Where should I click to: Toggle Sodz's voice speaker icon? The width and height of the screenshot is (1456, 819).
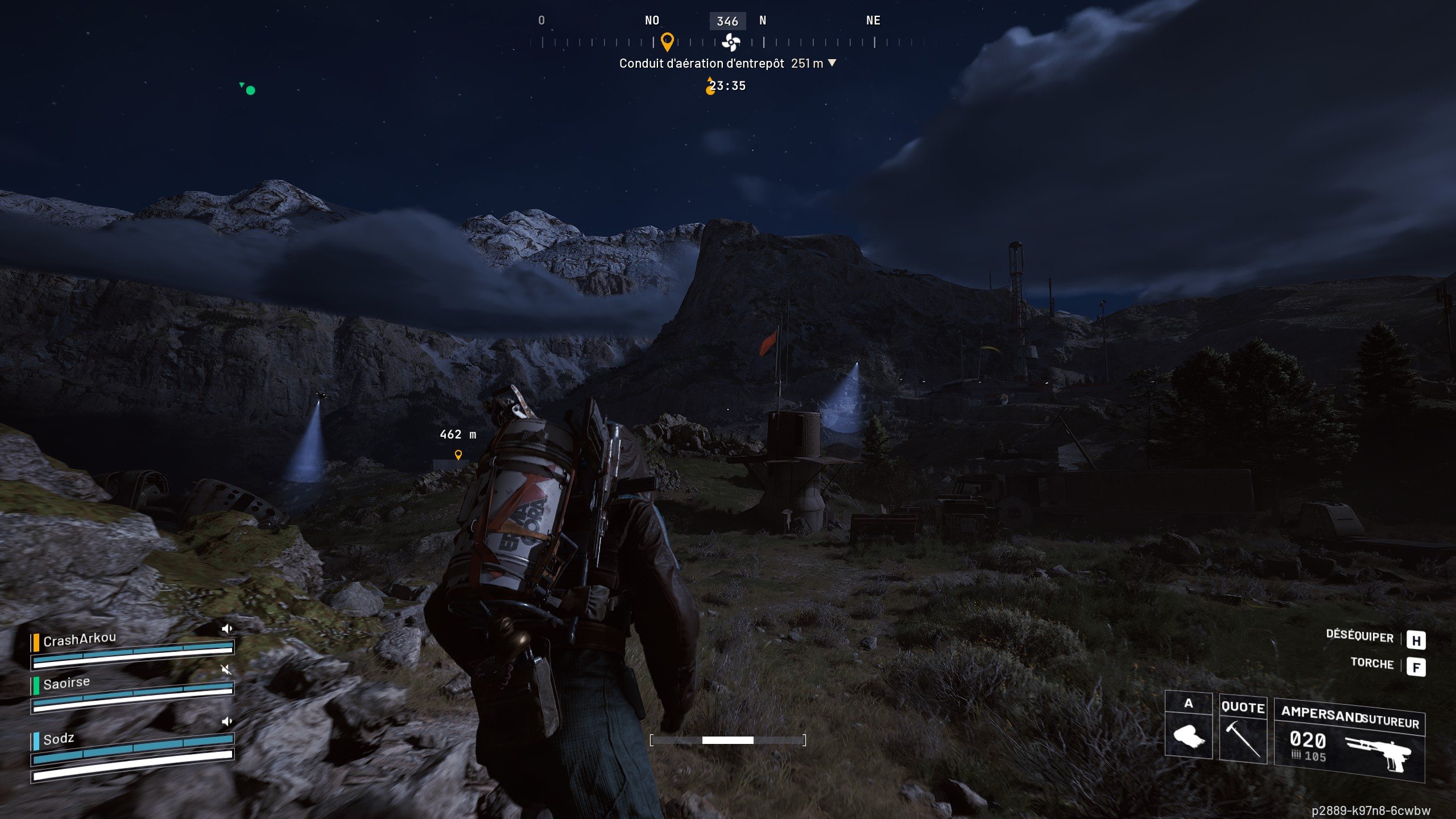(x=227, y=721)
